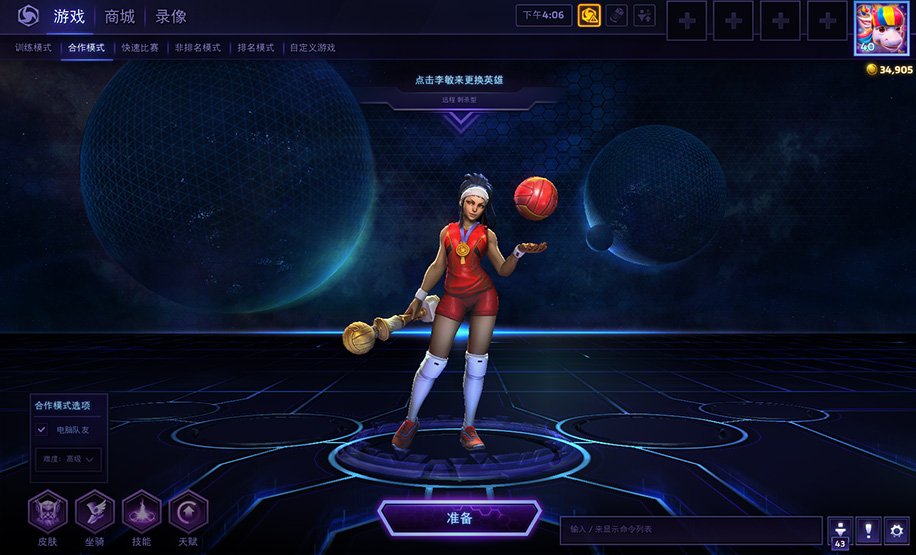Open the 录像 replays menu

pos(171,16)
